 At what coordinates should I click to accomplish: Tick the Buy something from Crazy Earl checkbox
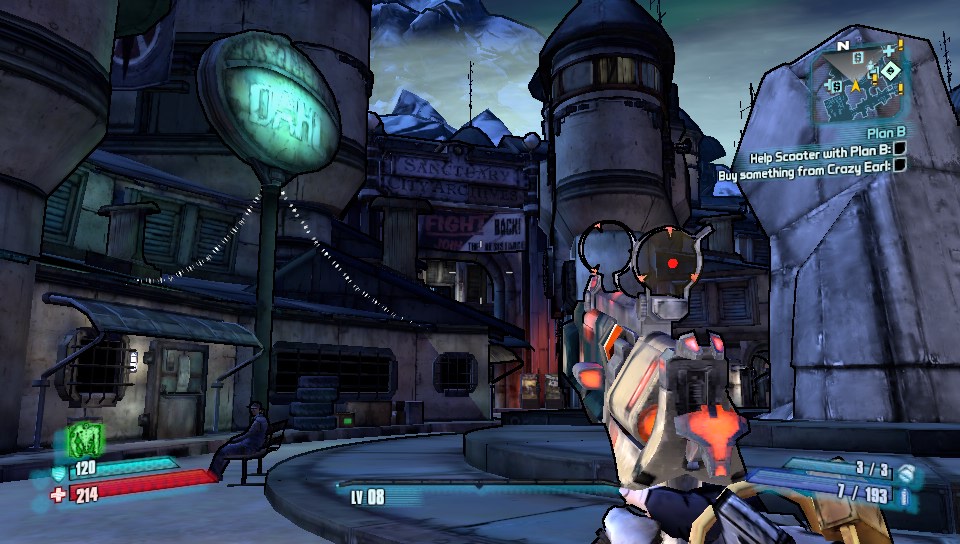[x=899, y=166]
